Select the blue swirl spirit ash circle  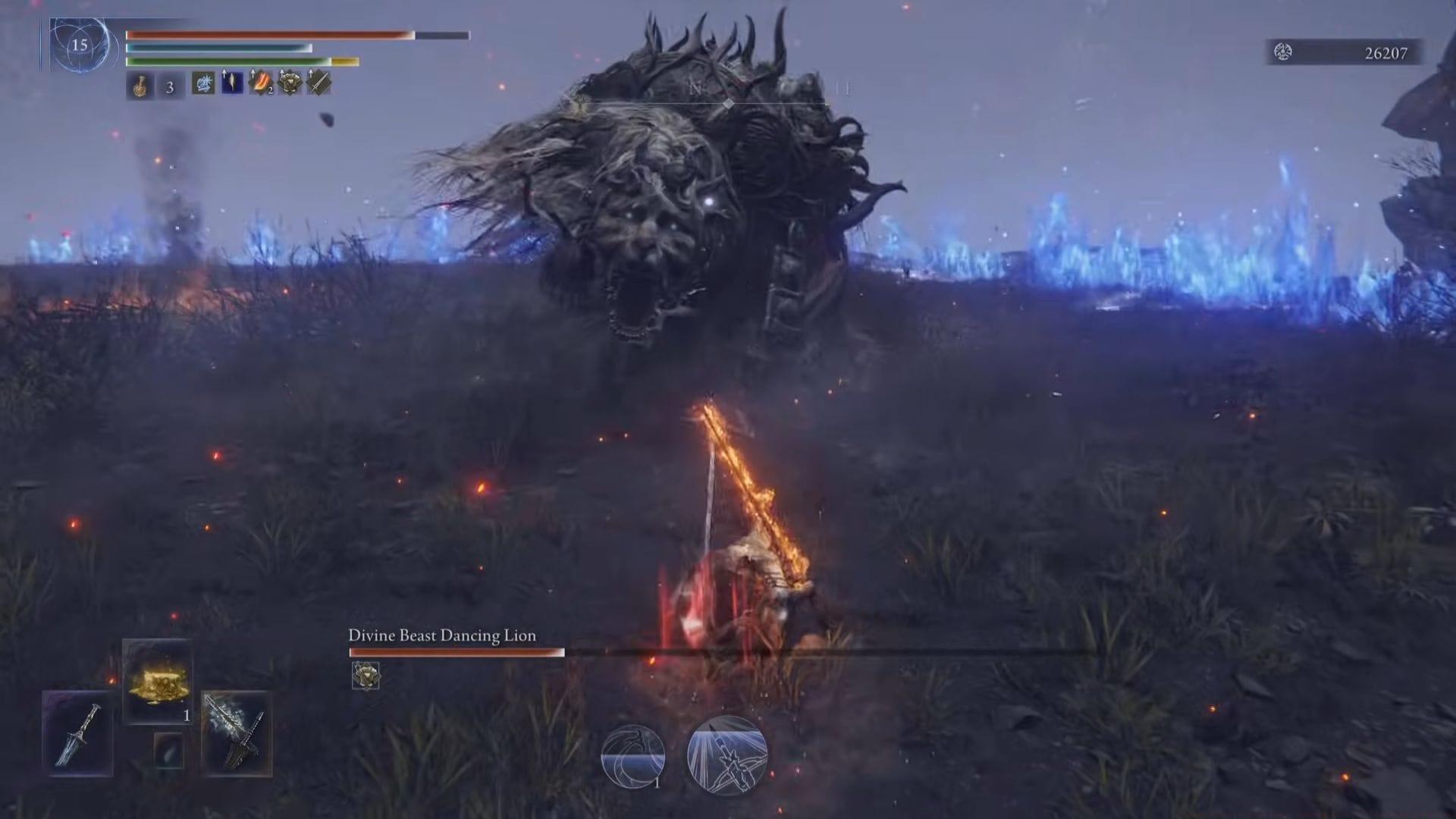tap(634, 754)
